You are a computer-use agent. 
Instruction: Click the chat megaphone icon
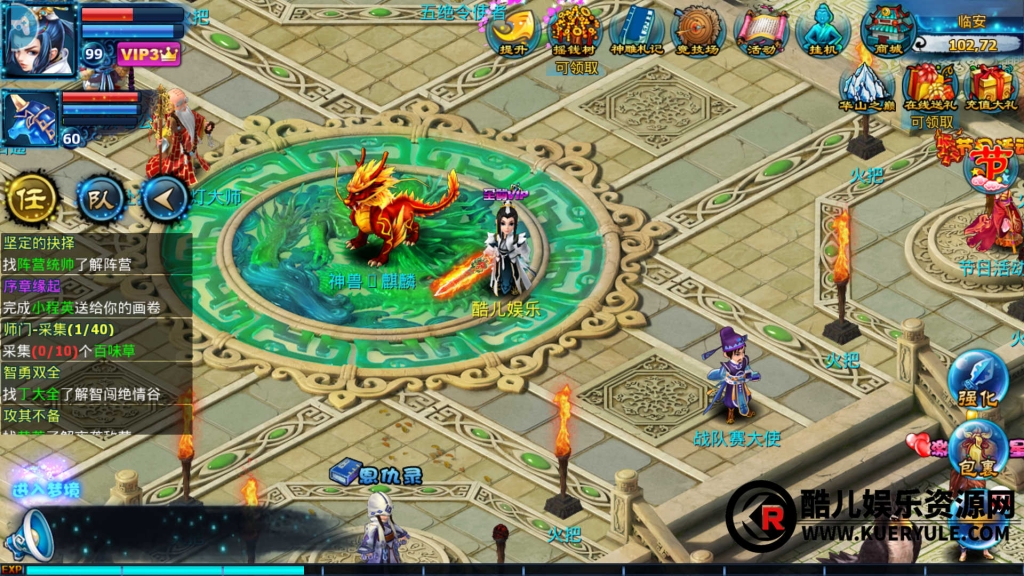pyautogui.click(x=28, y=535)
